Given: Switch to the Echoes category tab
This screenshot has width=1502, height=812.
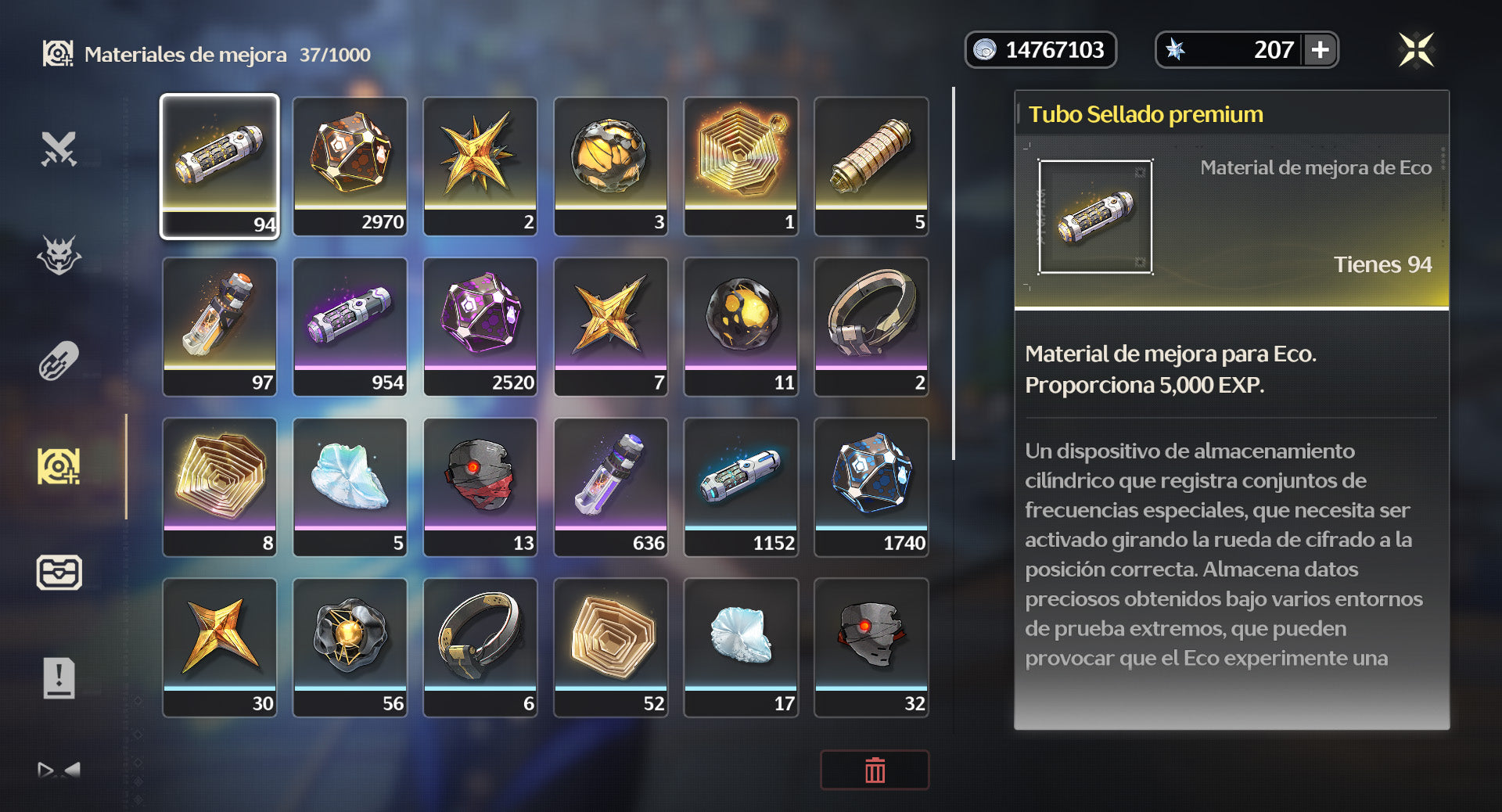Looking at the screenshot, I should point(59,255).
